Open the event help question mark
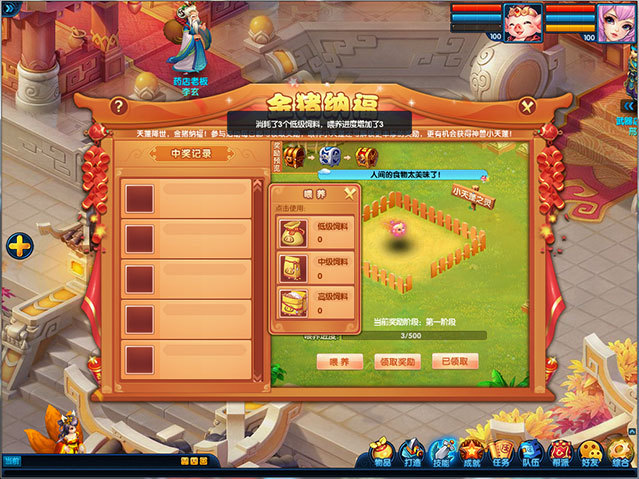The width and height of the screenshot is (639, 479). [x=119, y=105]
